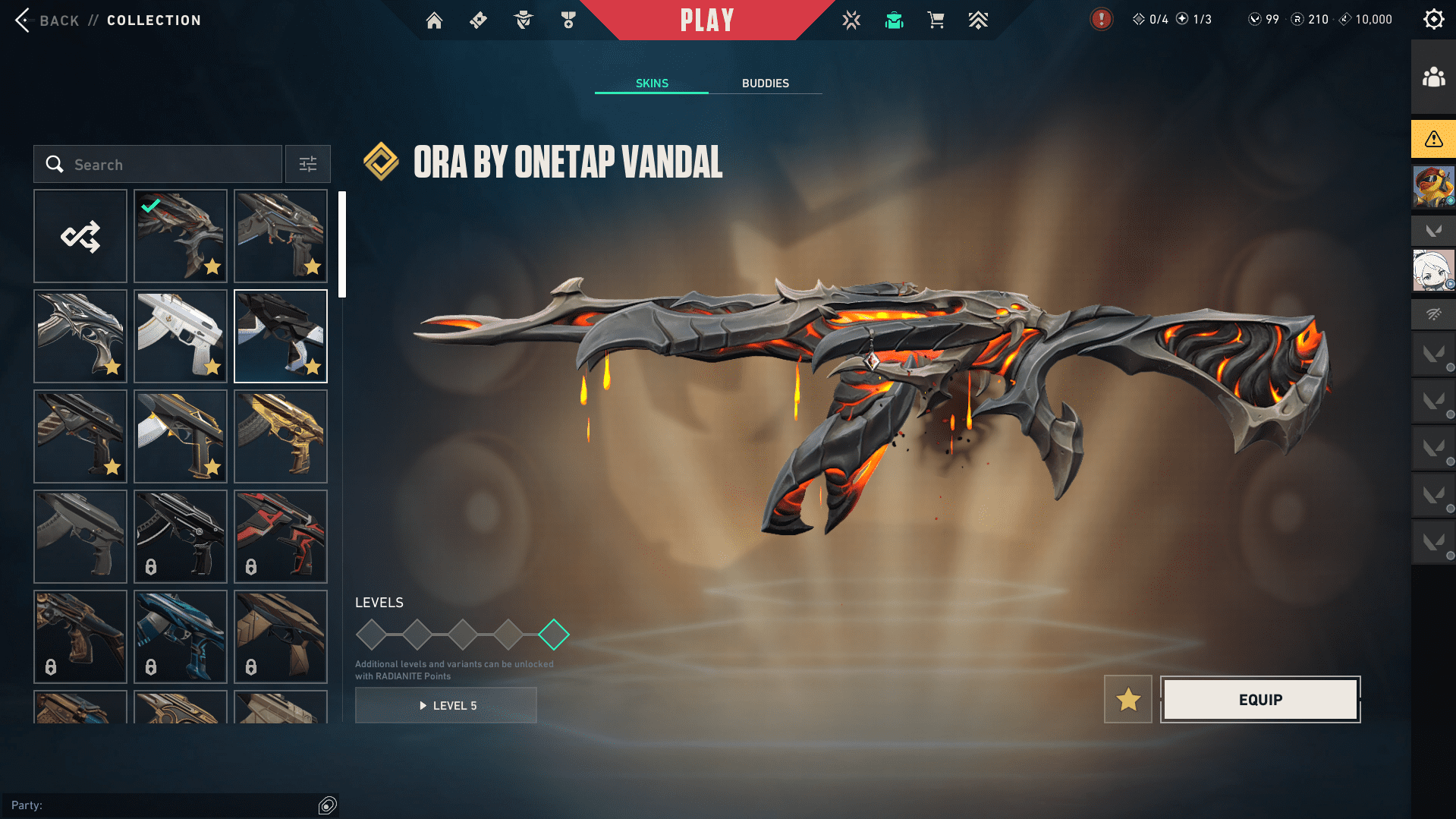1456x819 pixels.
Task: Pick the locked red and black Vandal
Action: coord(281,537)
